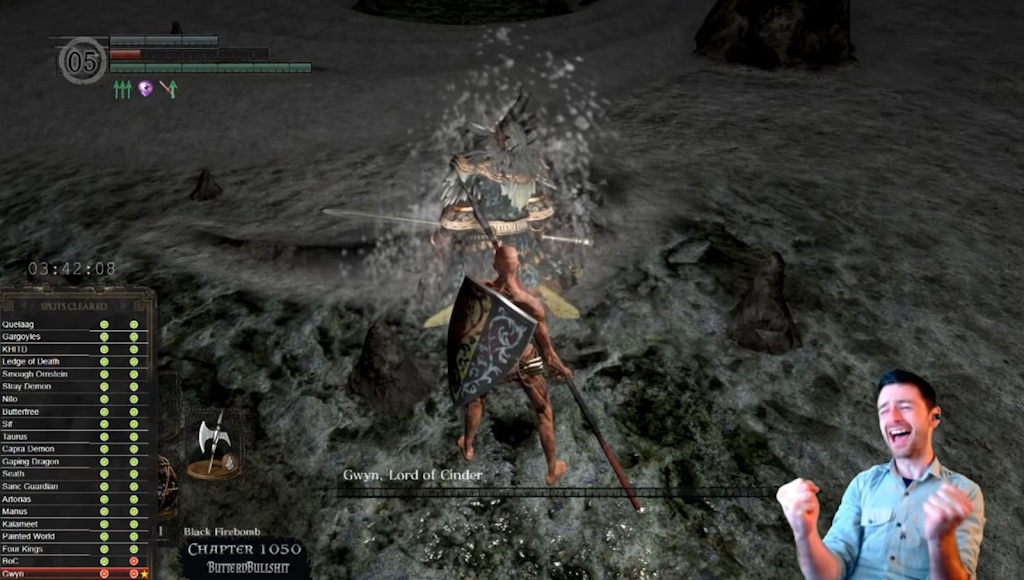Pick the Painted World split row
Image resolution: width=1024 pixels, height=580 pixels.
pyautogui.click(x=74, y=536)
